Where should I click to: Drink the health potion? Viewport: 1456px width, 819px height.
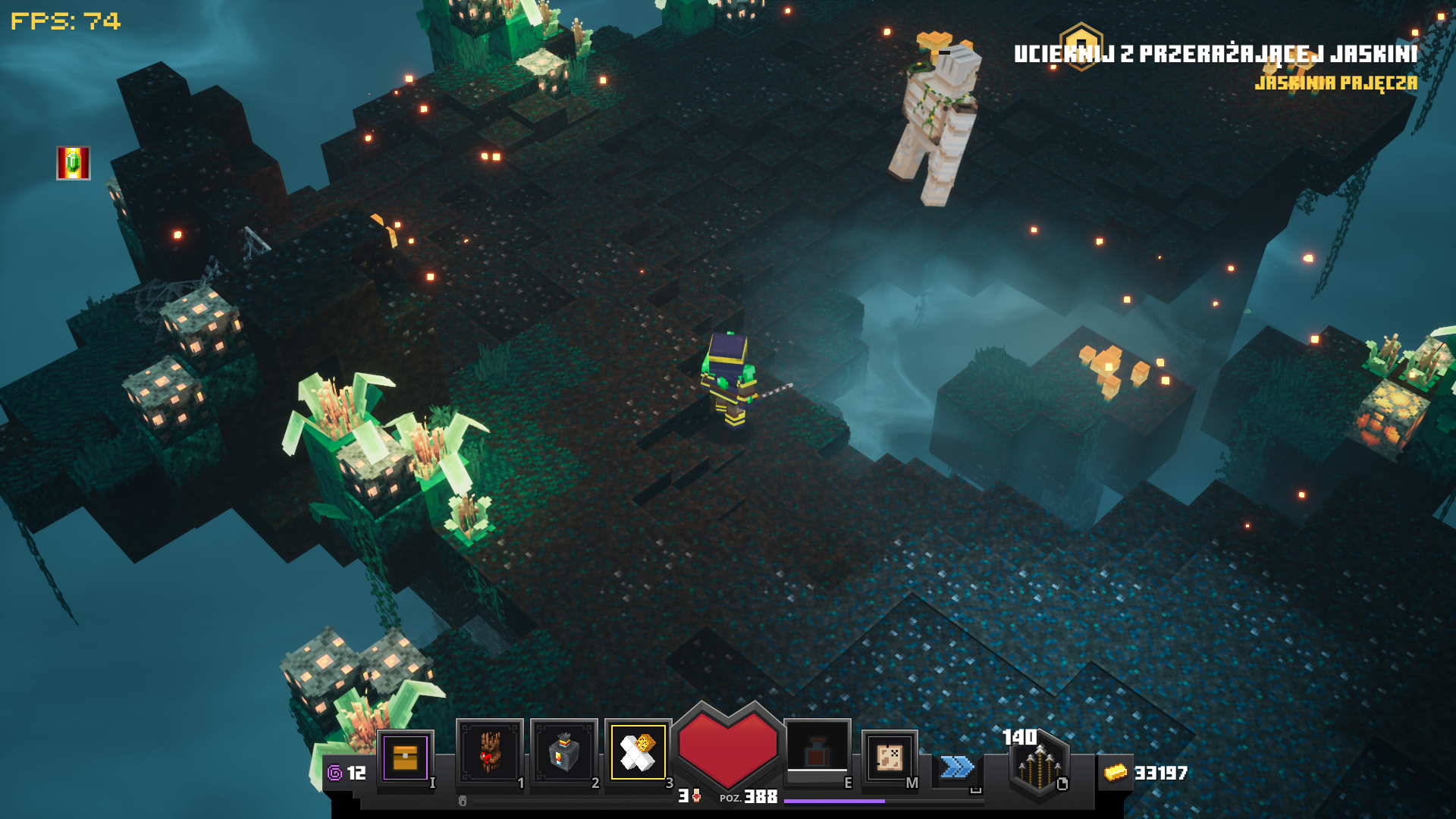817,751
